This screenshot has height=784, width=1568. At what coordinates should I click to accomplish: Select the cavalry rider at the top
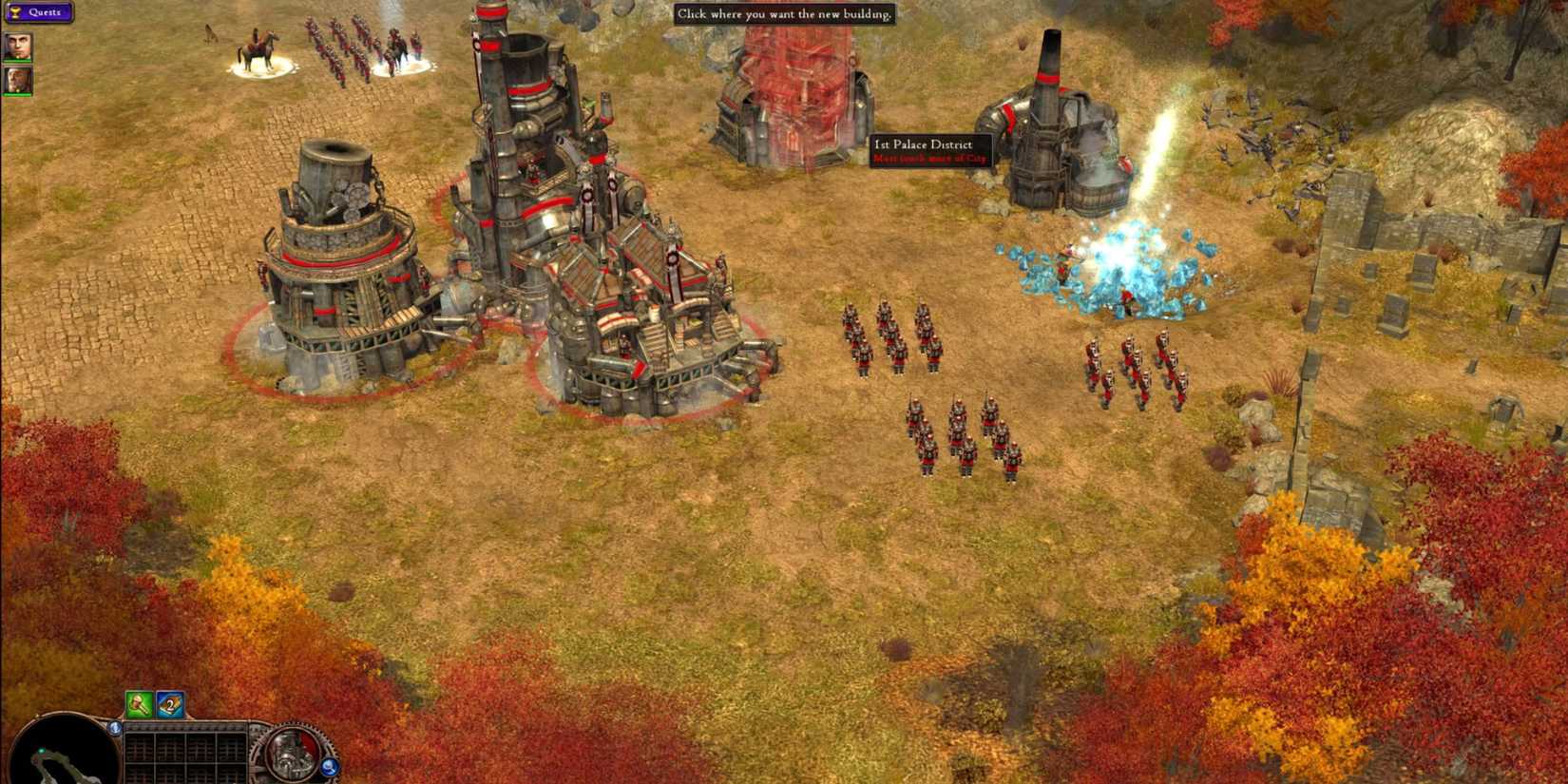255,46
